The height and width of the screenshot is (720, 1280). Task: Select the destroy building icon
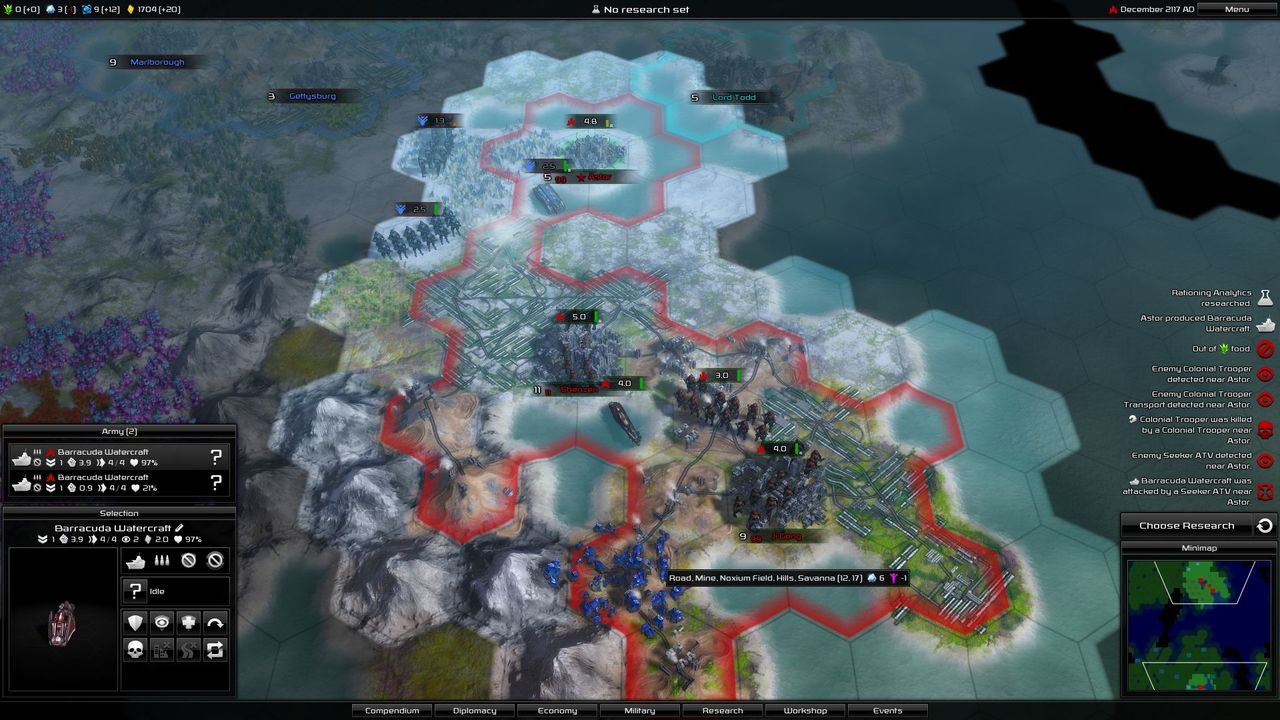coord(164,650)
